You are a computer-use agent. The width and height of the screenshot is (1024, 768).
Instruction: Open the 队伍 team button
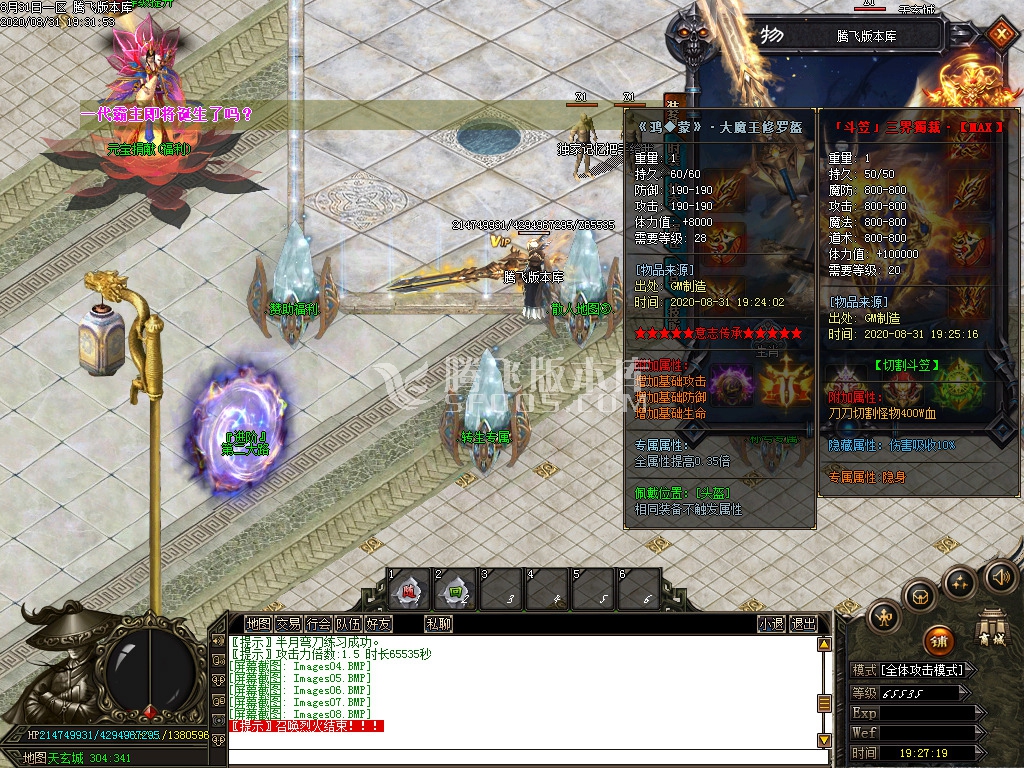point(349,624)
